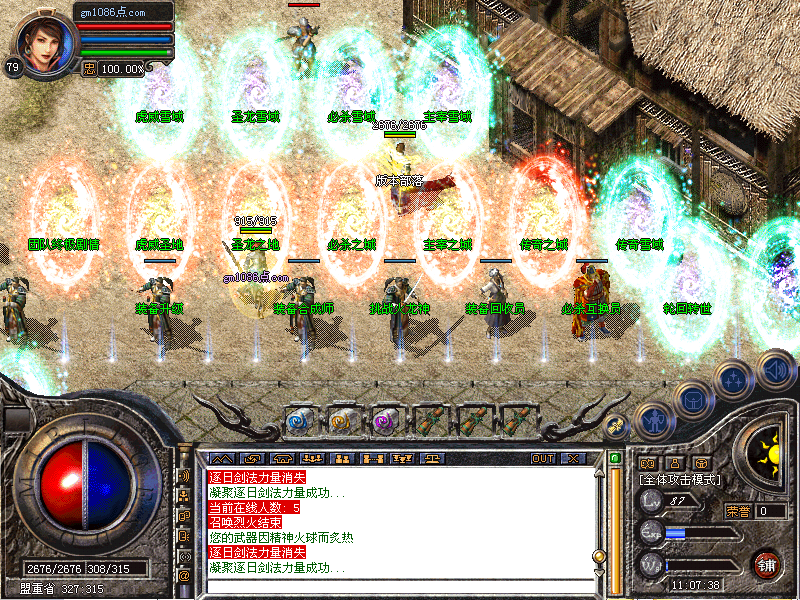This screenshot has width=800, height=600.
Task: Close the game with the X button
Action: (573, 458)
